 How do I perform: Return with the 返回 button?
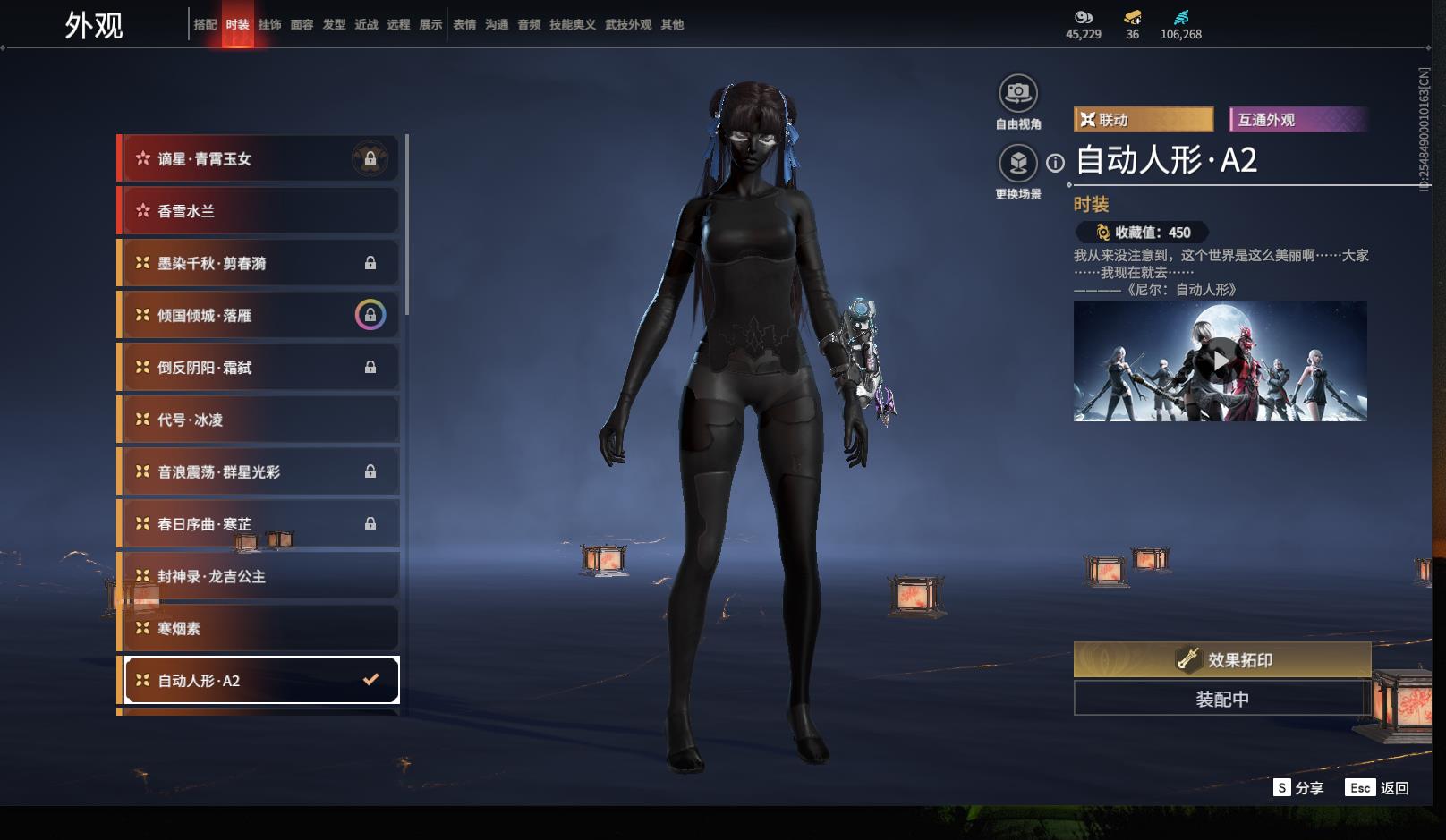click(1378, 788)
